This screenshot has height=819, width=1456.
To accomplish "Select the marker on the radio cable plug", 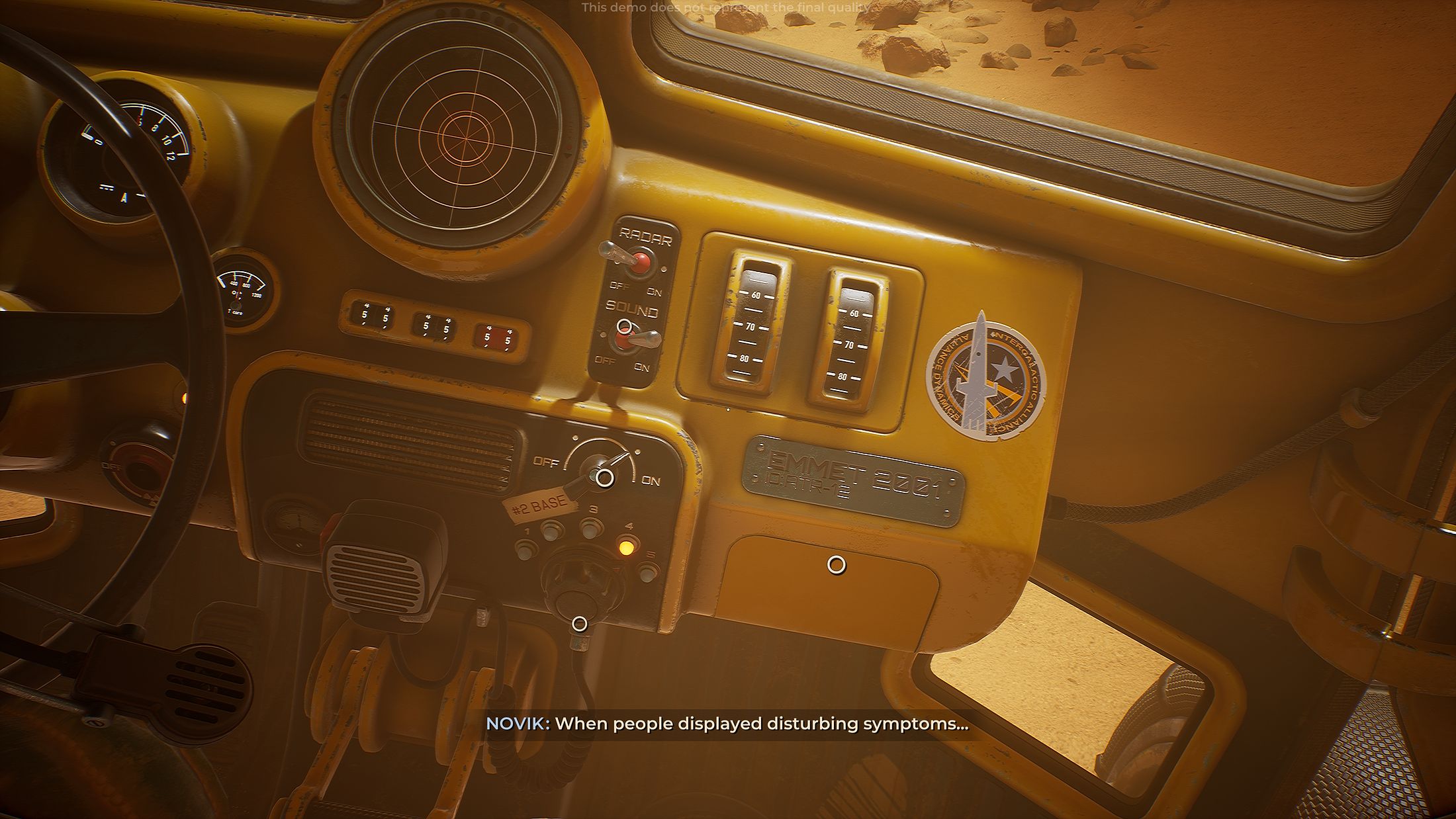I will (579, 624).
